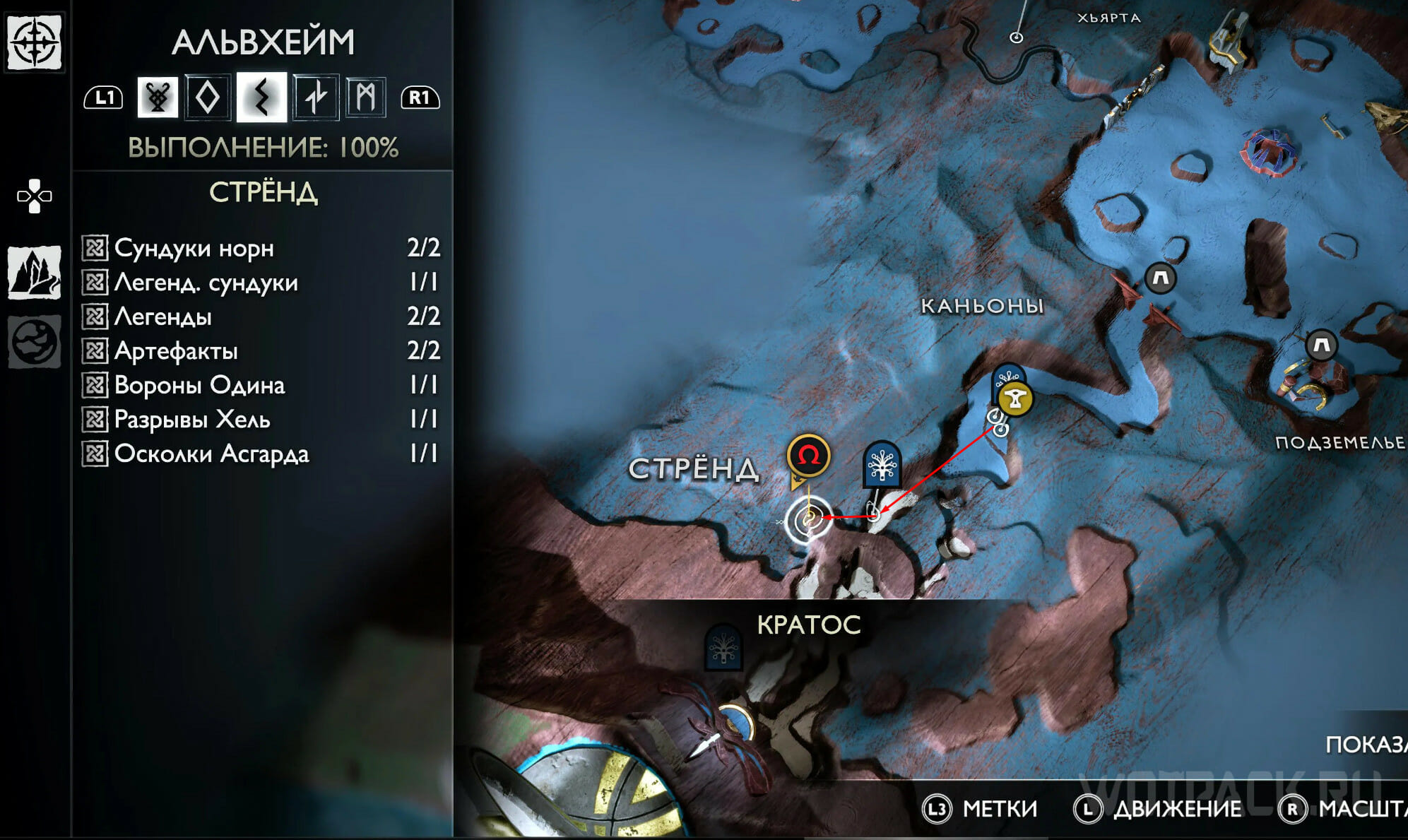Screen dimensions: 1408x840
Task: Choose the Легенды collectible row
Action: [x=261, y=317]
